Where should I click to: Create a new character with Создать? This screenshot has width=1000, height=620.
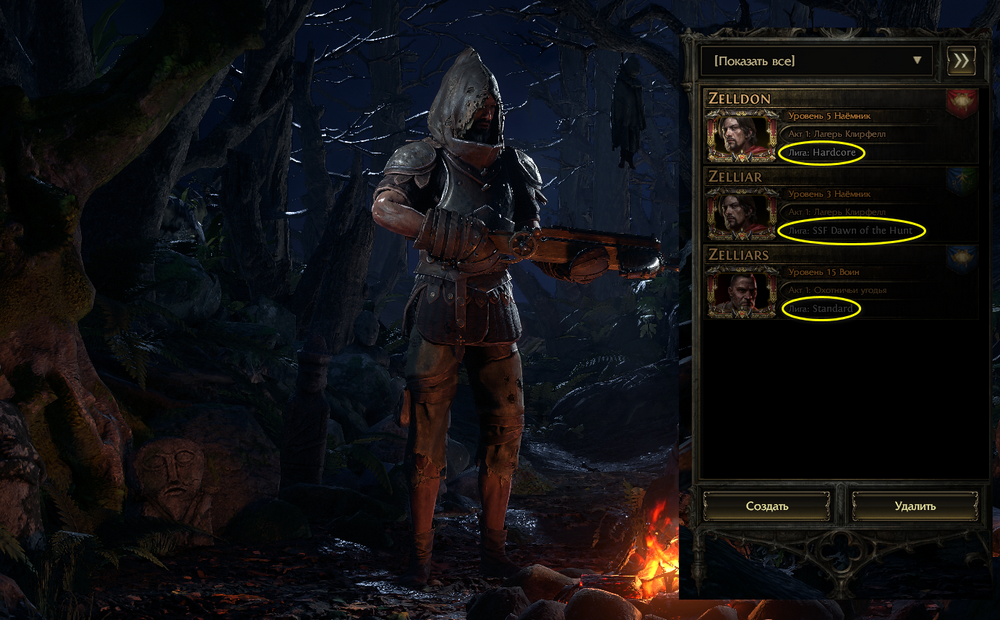pos(767,506)
